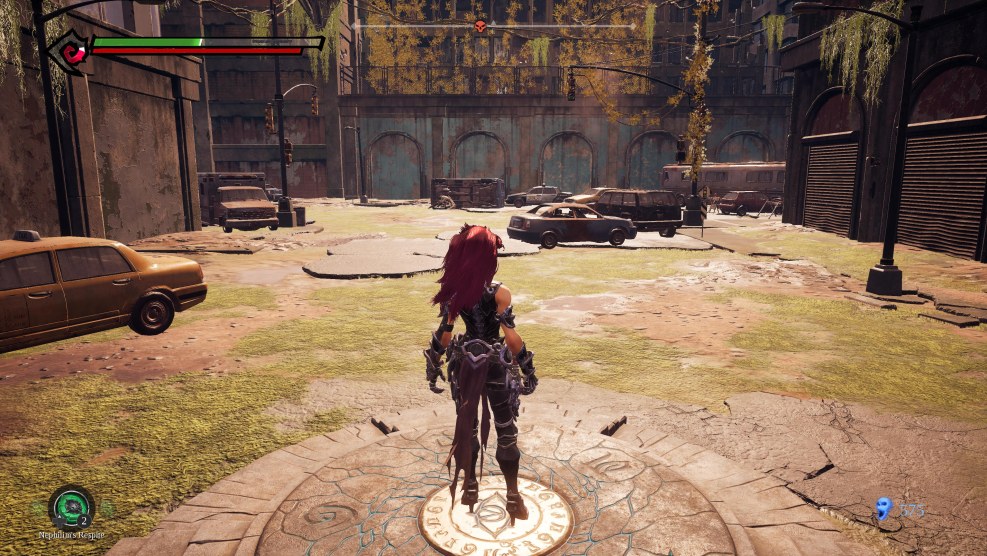Select the red skull compass marker
This screenshot has width=987, height=556.
coord(480,26)
